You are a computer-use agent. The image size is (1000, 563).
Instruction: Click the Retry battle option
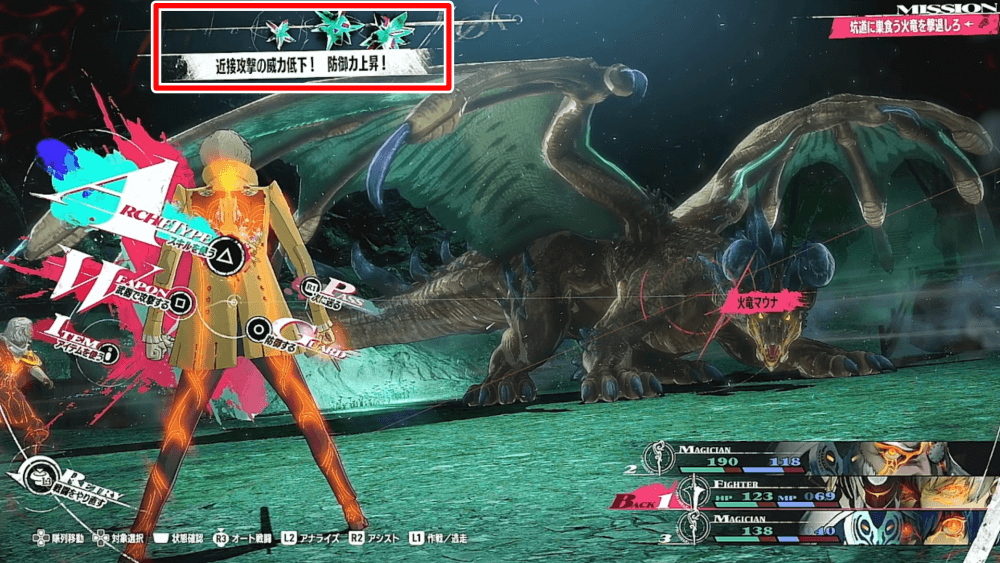[x=41, y=473]
